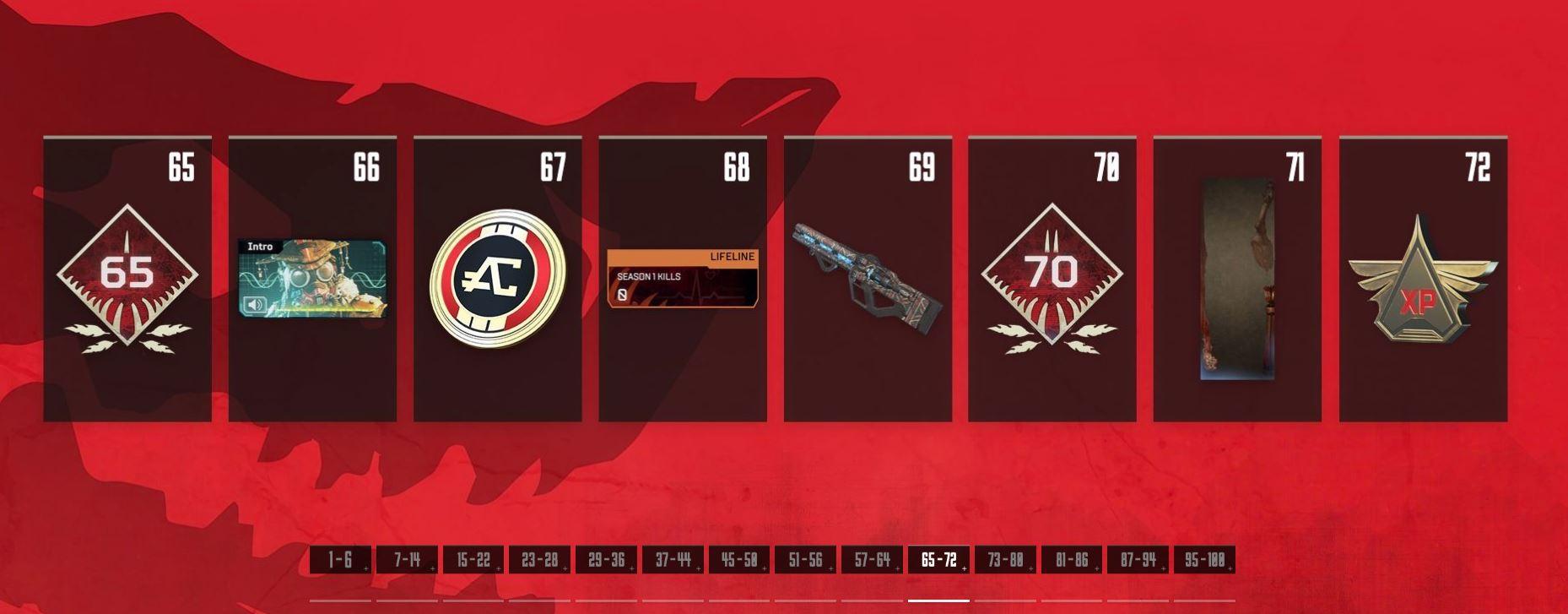The height and width of the screenshot is (614, 1568).
Task: Select the 81-86 level range tab
Action: tap(1072, 560)
